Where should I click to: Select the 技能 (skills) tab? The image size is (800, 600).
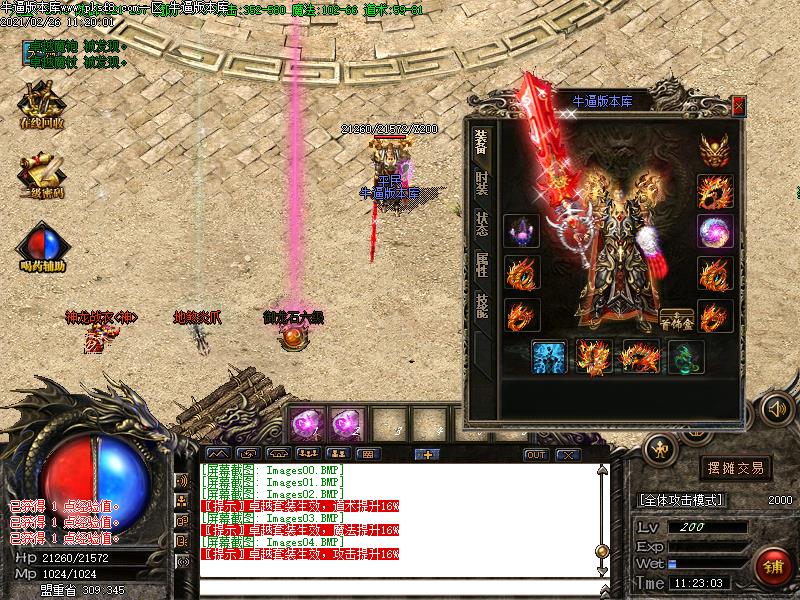tap(481, 305)
